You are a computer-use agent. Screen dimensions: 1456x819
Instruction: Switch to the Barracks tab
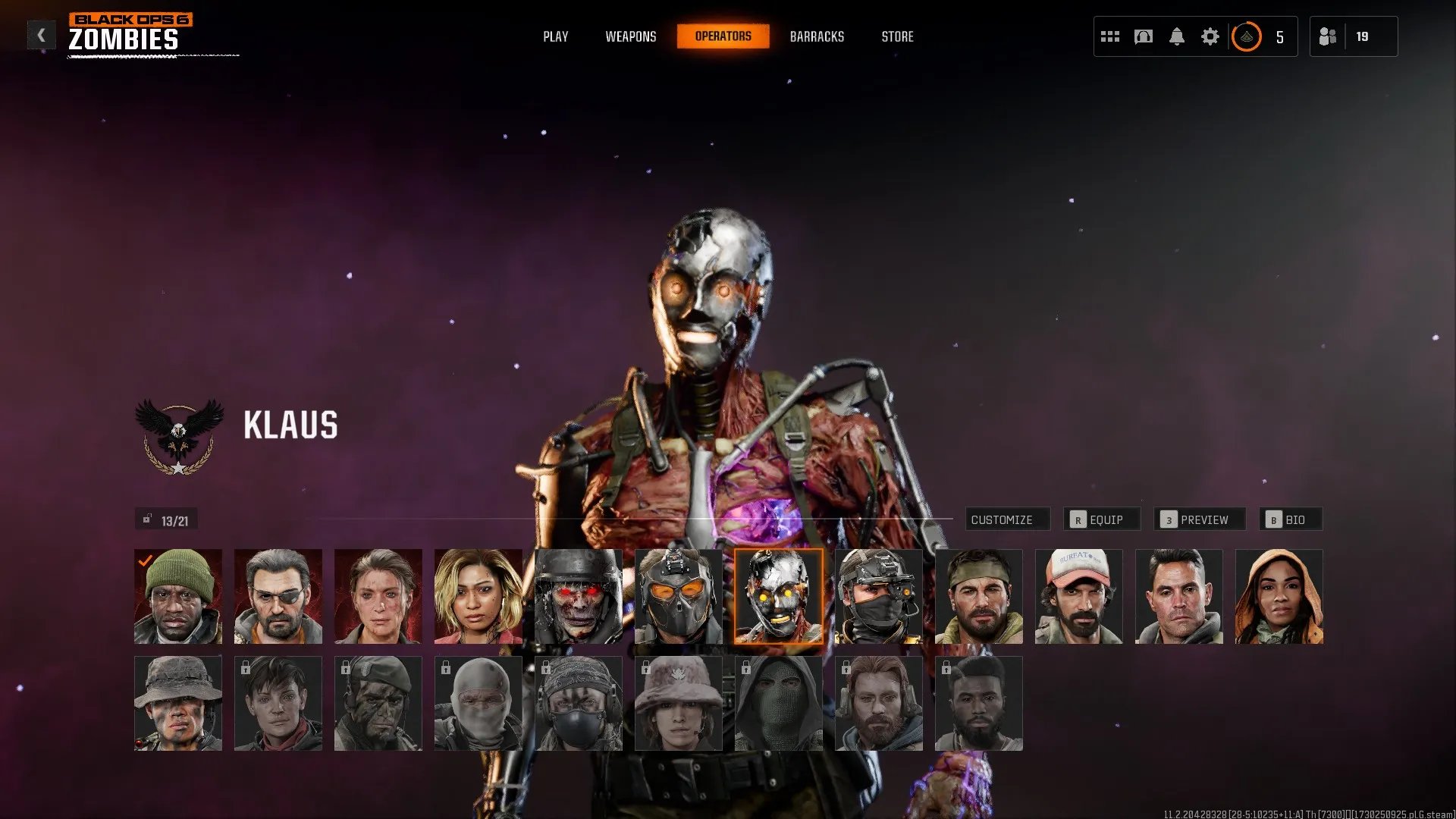817,36
